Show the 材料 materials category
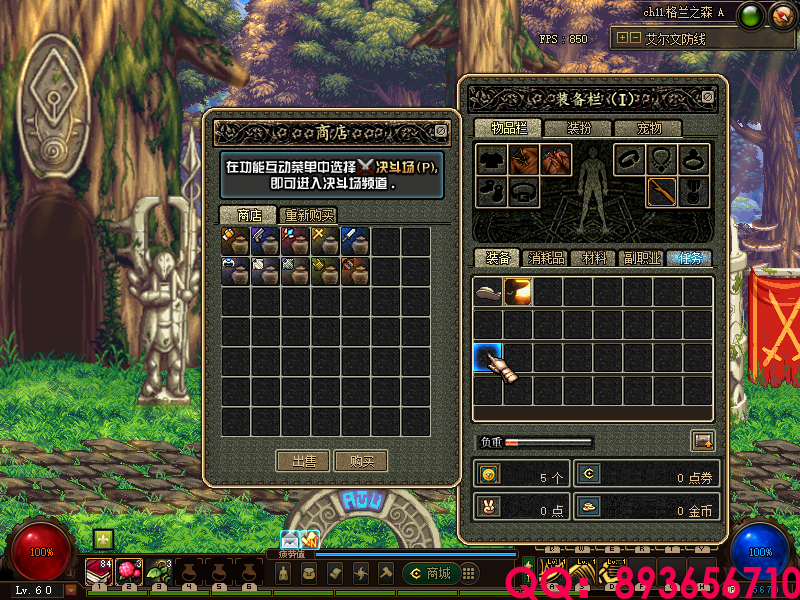Screen dimensions: 800x600 tap(594, 258)
